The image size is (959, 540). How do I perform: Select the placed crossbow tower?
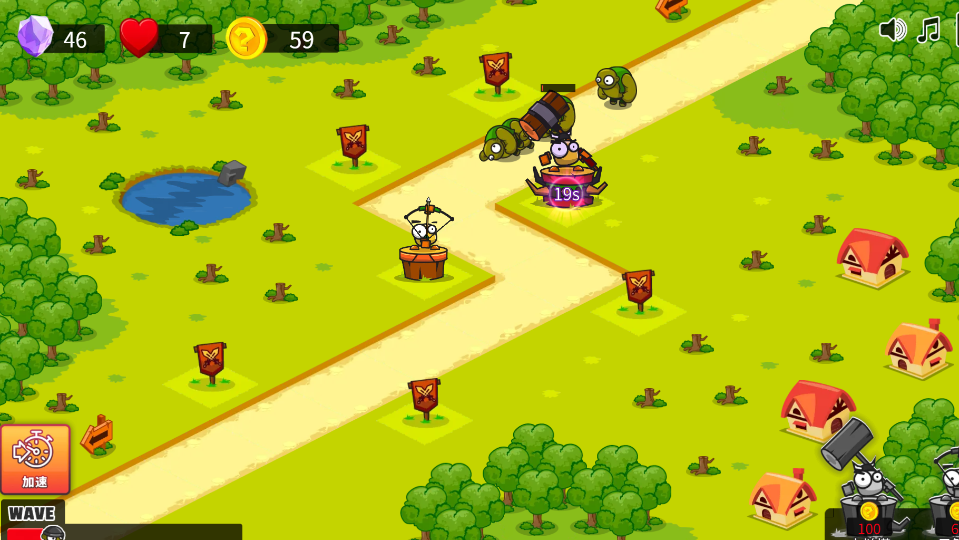pyautogui.click(x=424, y=245)
